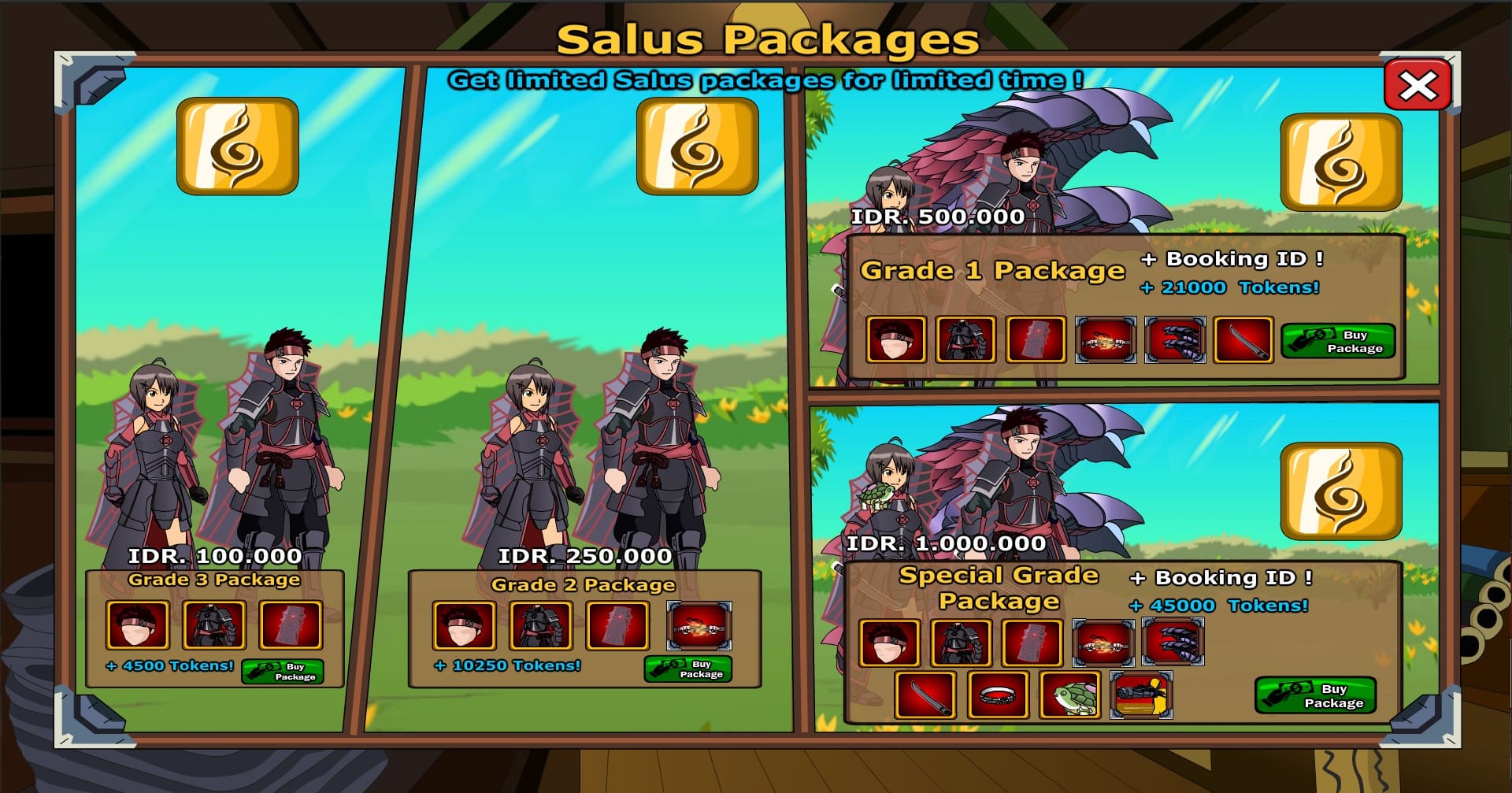Close the Salus Packages window
1512x793 pixels.
tap(1417, 85)
